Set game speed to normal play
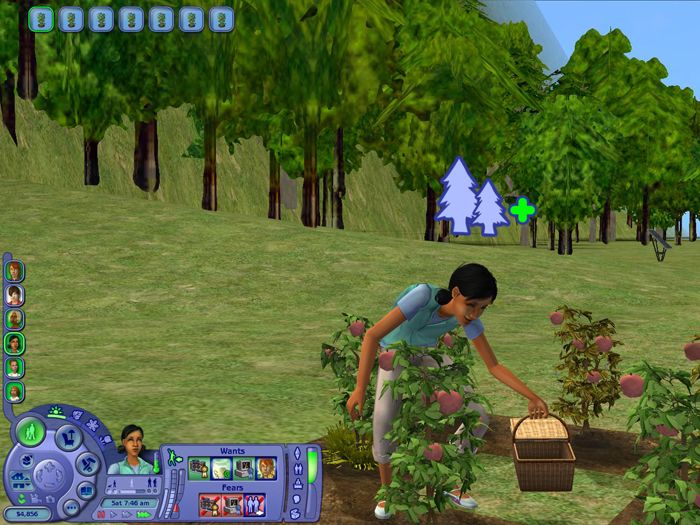This screenshot has height=525, width=700. [115, 513]
